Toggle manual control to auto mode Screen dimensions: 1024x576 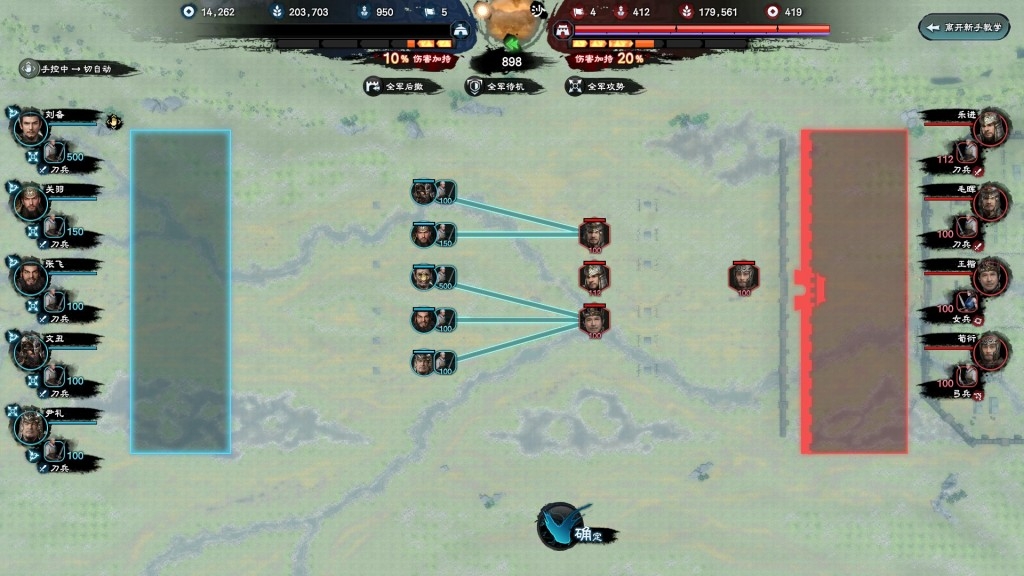tap(76, 69)
